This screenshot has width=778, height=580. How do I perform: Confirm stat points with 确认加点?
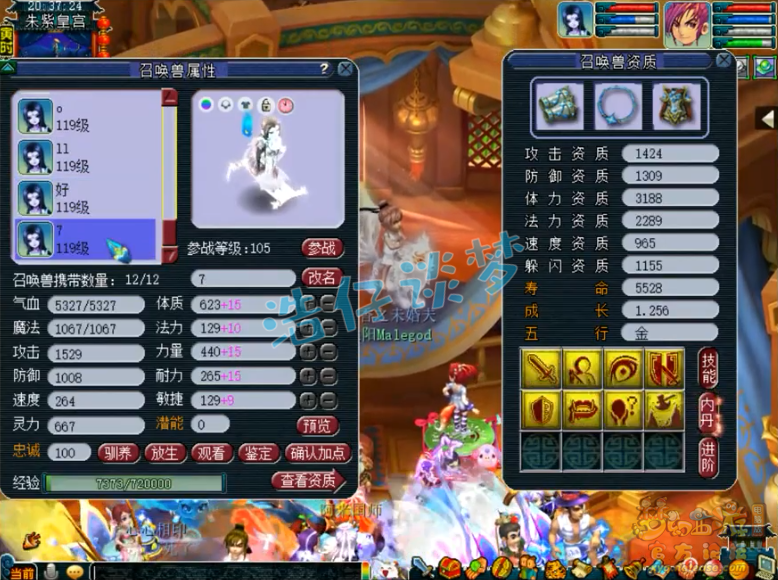click(x=318, y=453)
